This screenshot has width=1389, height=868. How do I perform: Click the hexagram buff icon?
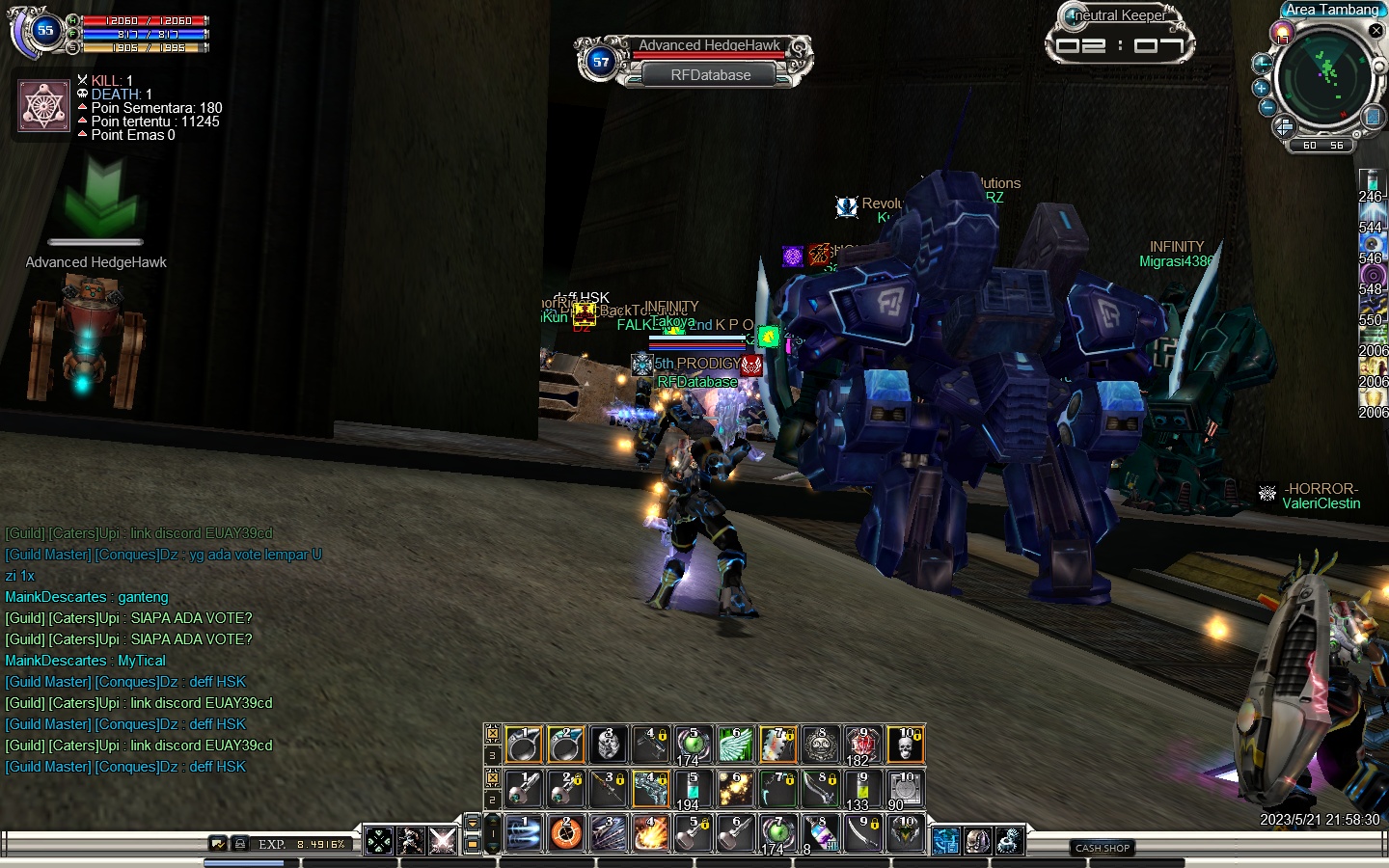coord(44,106)
